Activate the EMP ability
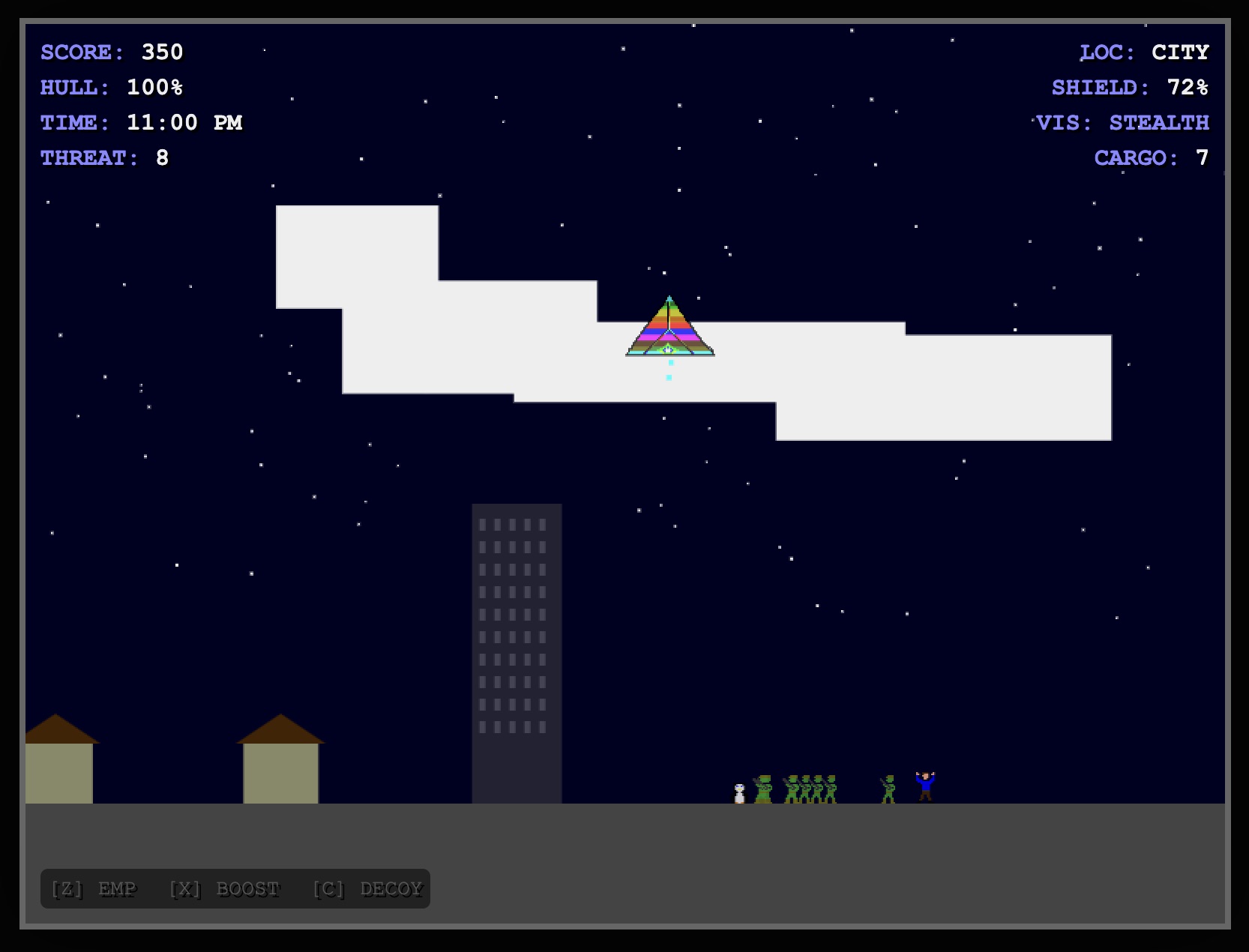The image size is (1249, 952). coord(94,889)
